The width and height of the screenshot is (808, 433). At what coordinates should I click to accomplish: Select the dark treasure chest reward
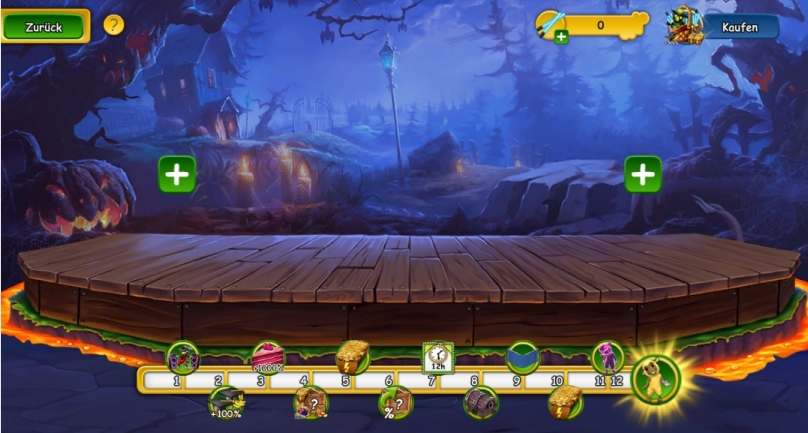coord(480,402)
